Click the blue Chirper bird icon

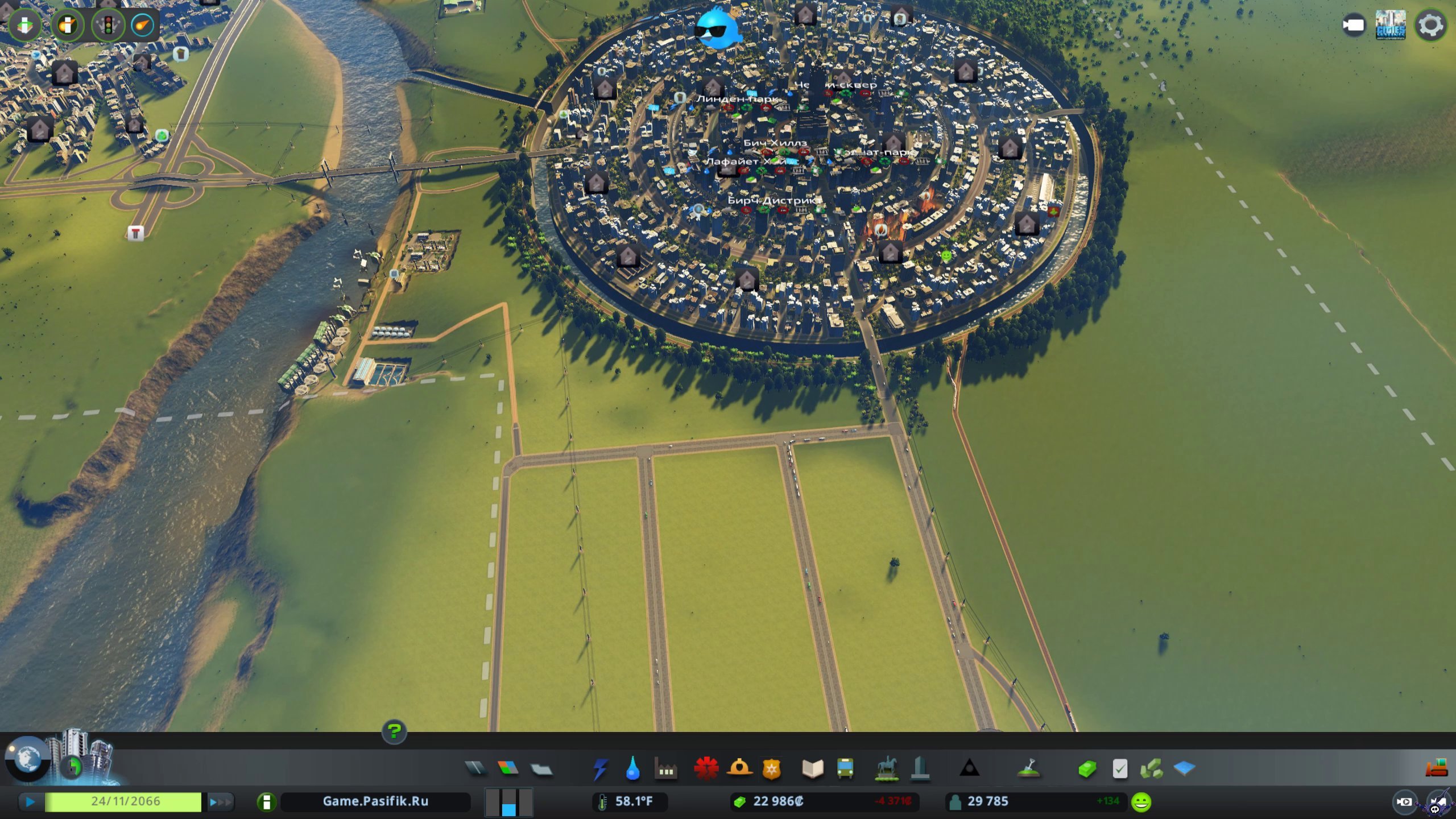click(717, 28)
